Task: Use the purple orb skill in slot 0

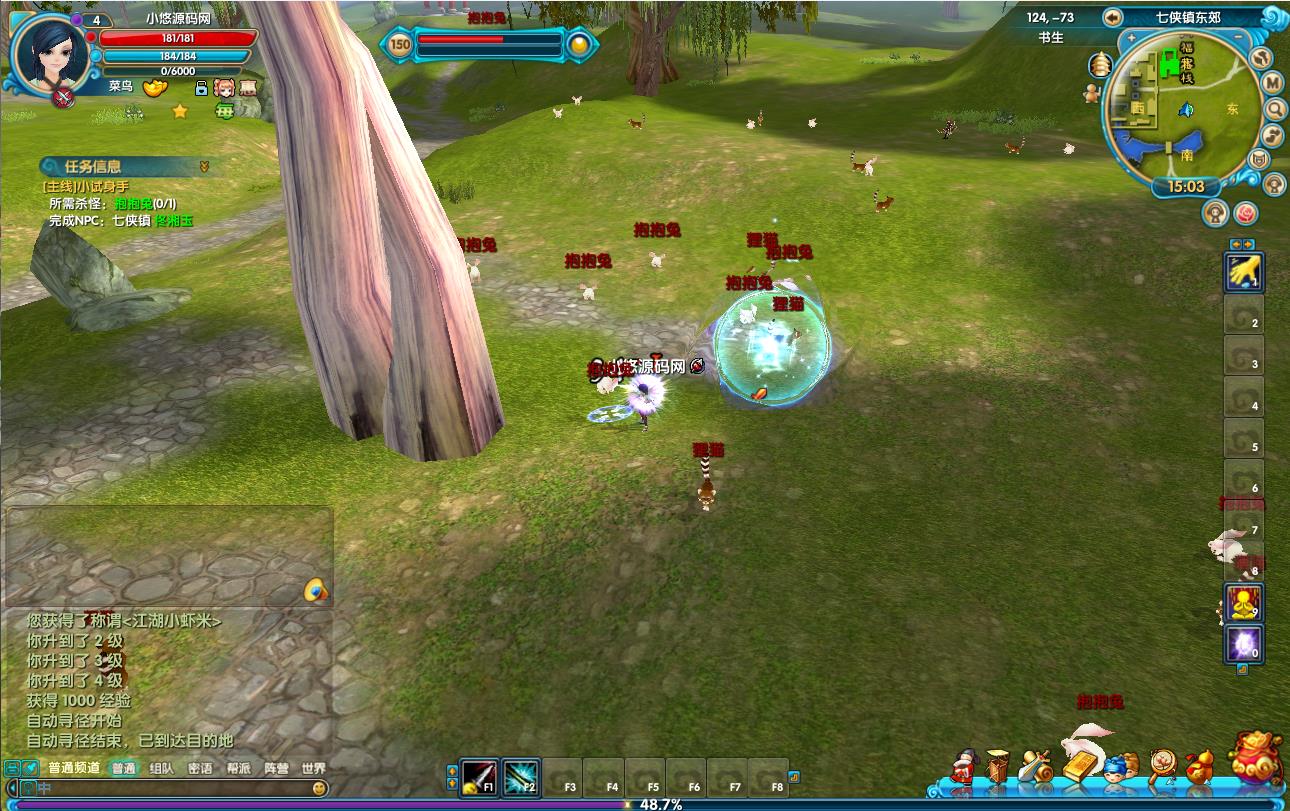Action: pos(1244,643)
